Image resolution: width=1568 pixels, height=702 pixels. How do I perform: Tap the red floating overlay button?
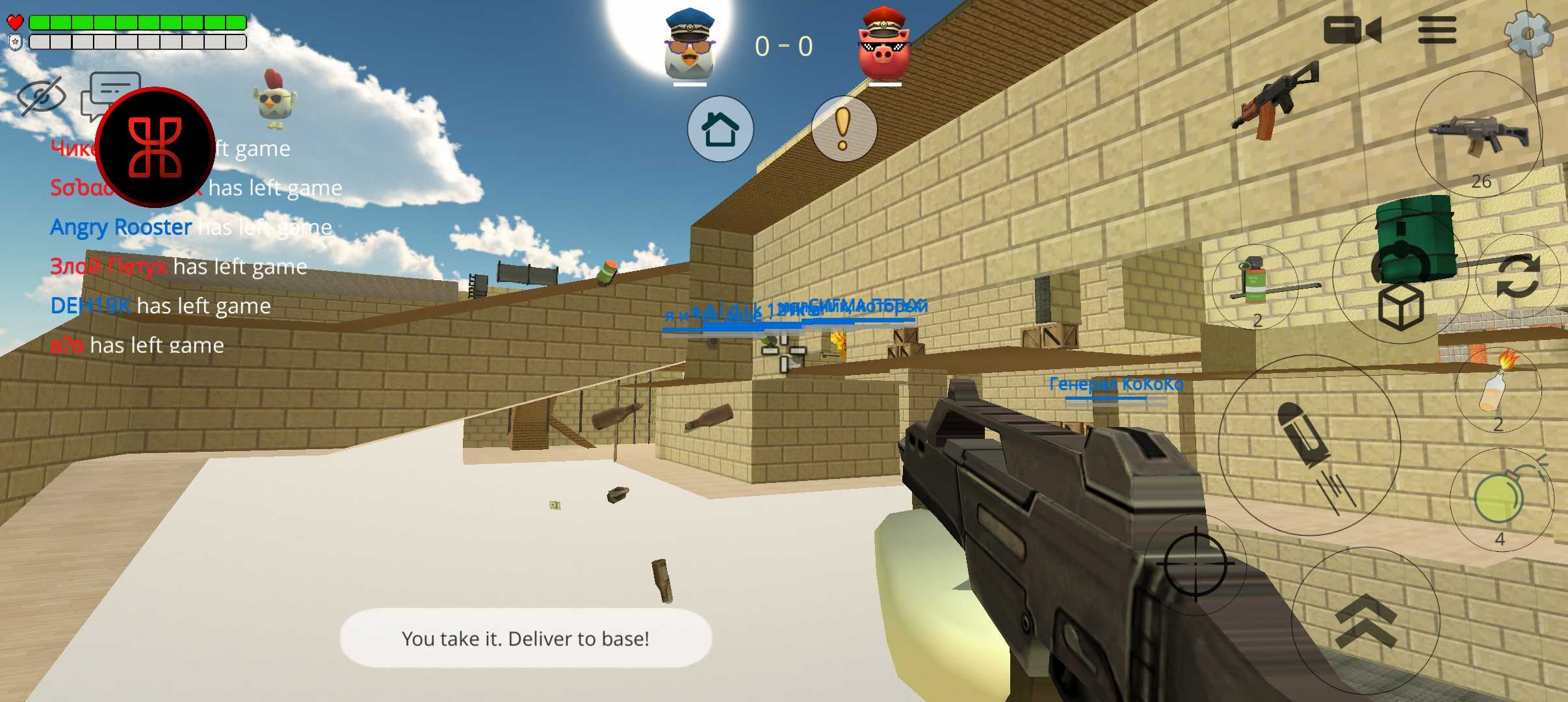(155, 148)
